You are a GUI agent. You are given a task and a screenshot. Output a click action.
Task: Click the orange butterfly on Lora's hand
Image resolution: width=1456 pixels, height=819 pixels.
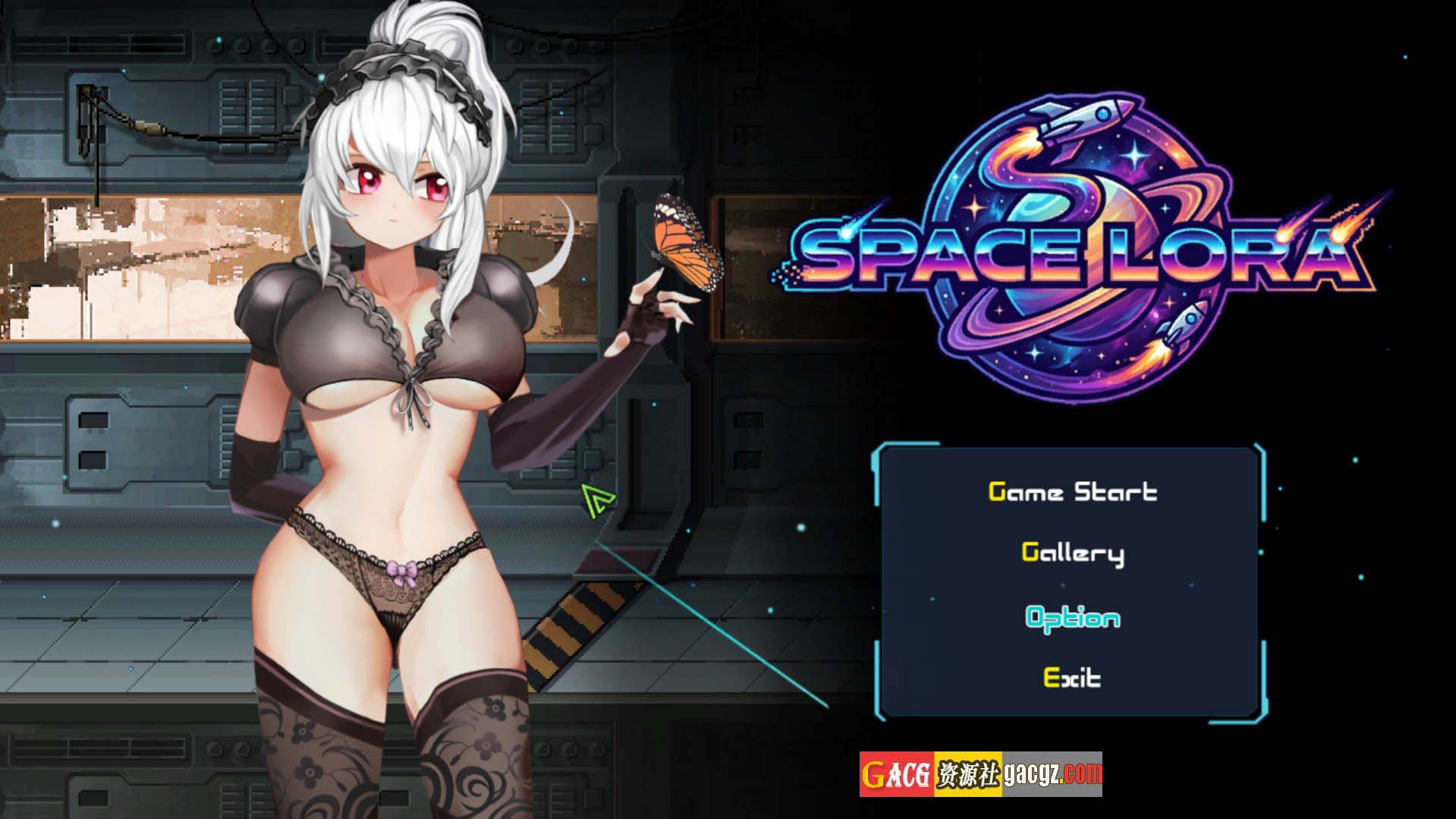click(681, 243)
